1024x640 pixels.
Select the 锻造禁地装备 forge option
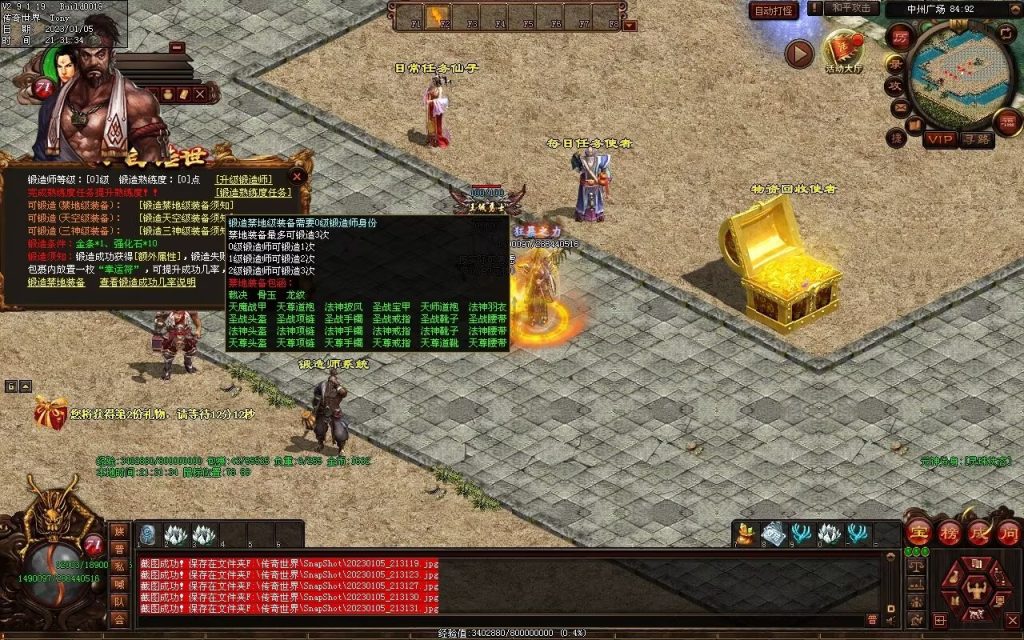click(x=58, y=282)
